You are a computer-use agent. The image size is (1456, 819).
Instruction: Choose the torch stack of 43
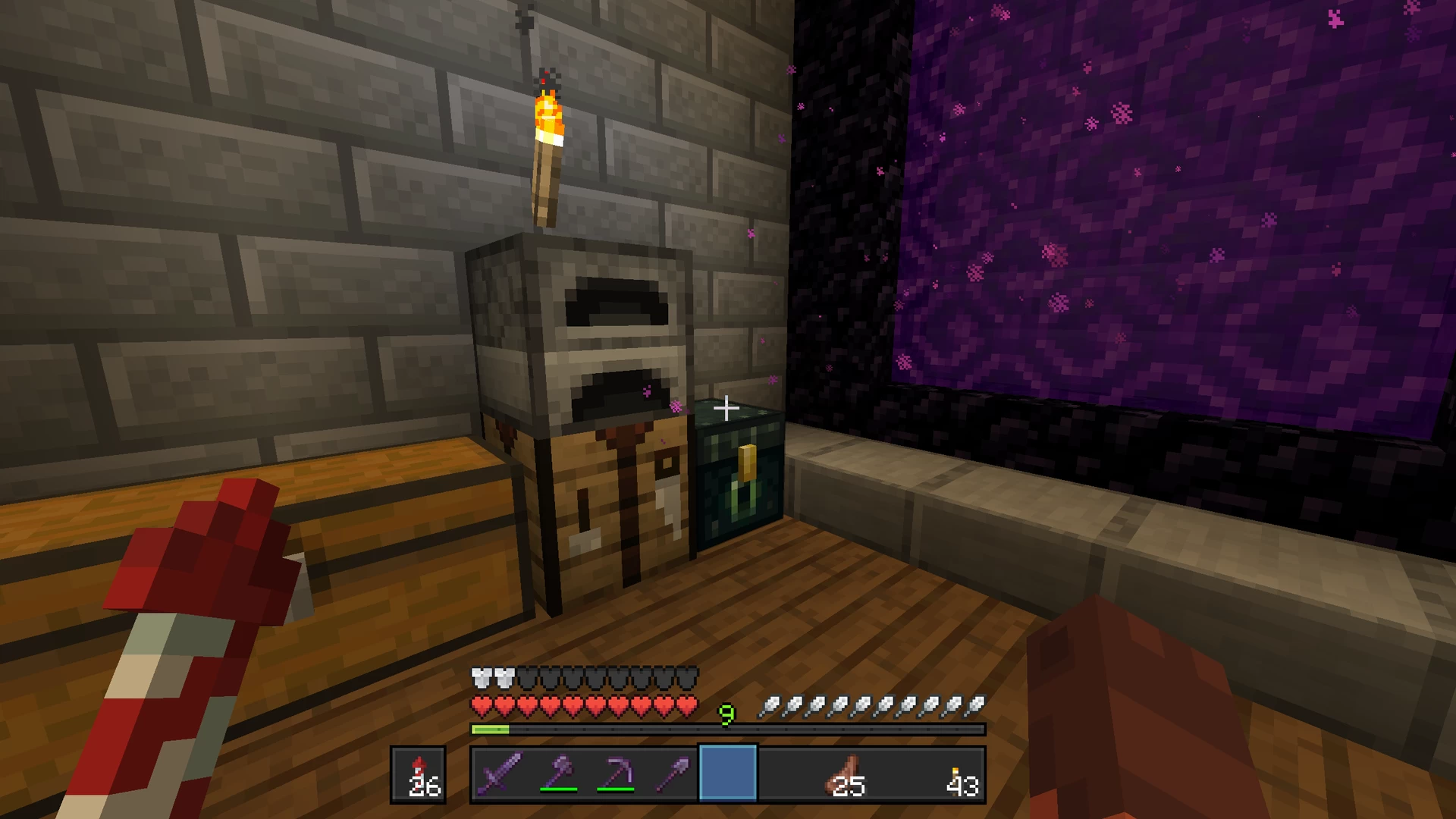pyautogui.click(x=959, y=775)
